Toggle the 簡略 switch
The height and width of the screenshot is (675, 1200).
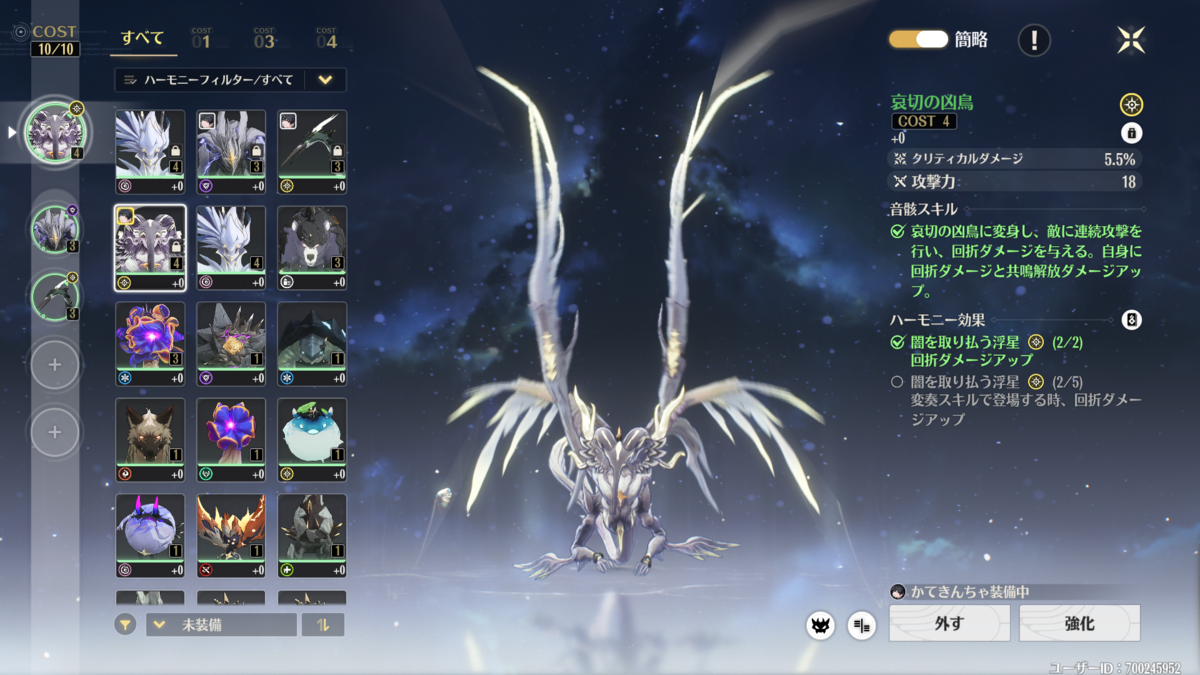918,39
